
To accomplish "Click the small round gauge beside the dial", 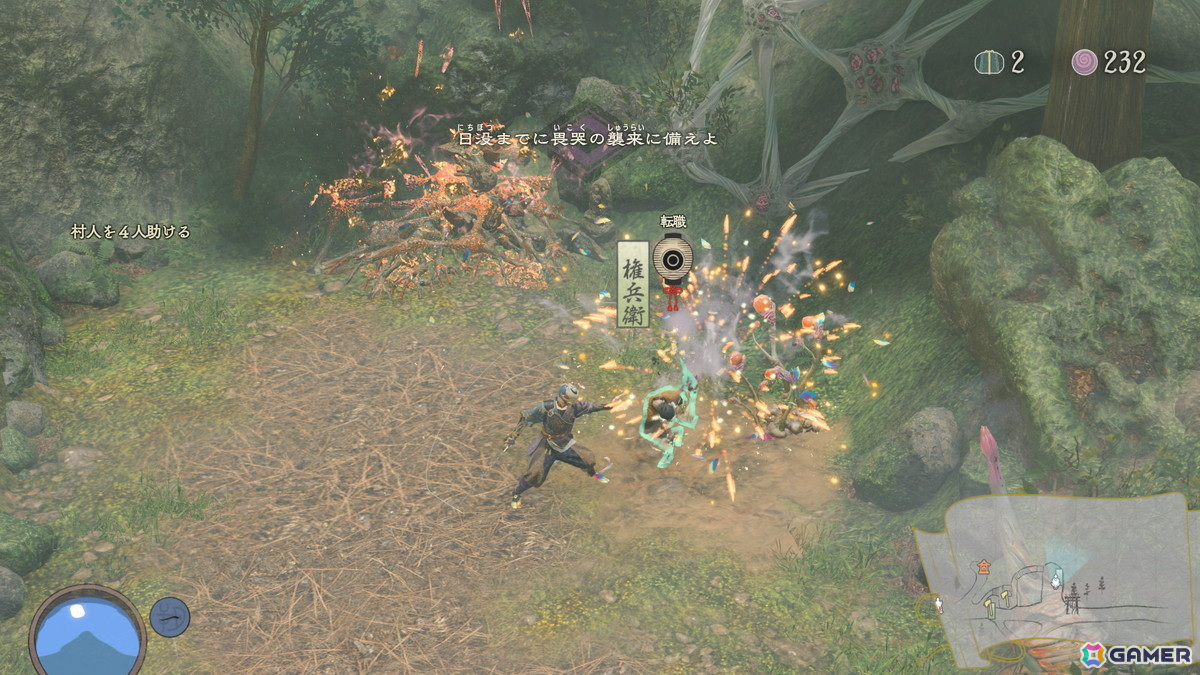I will click(x=170, y=616).
